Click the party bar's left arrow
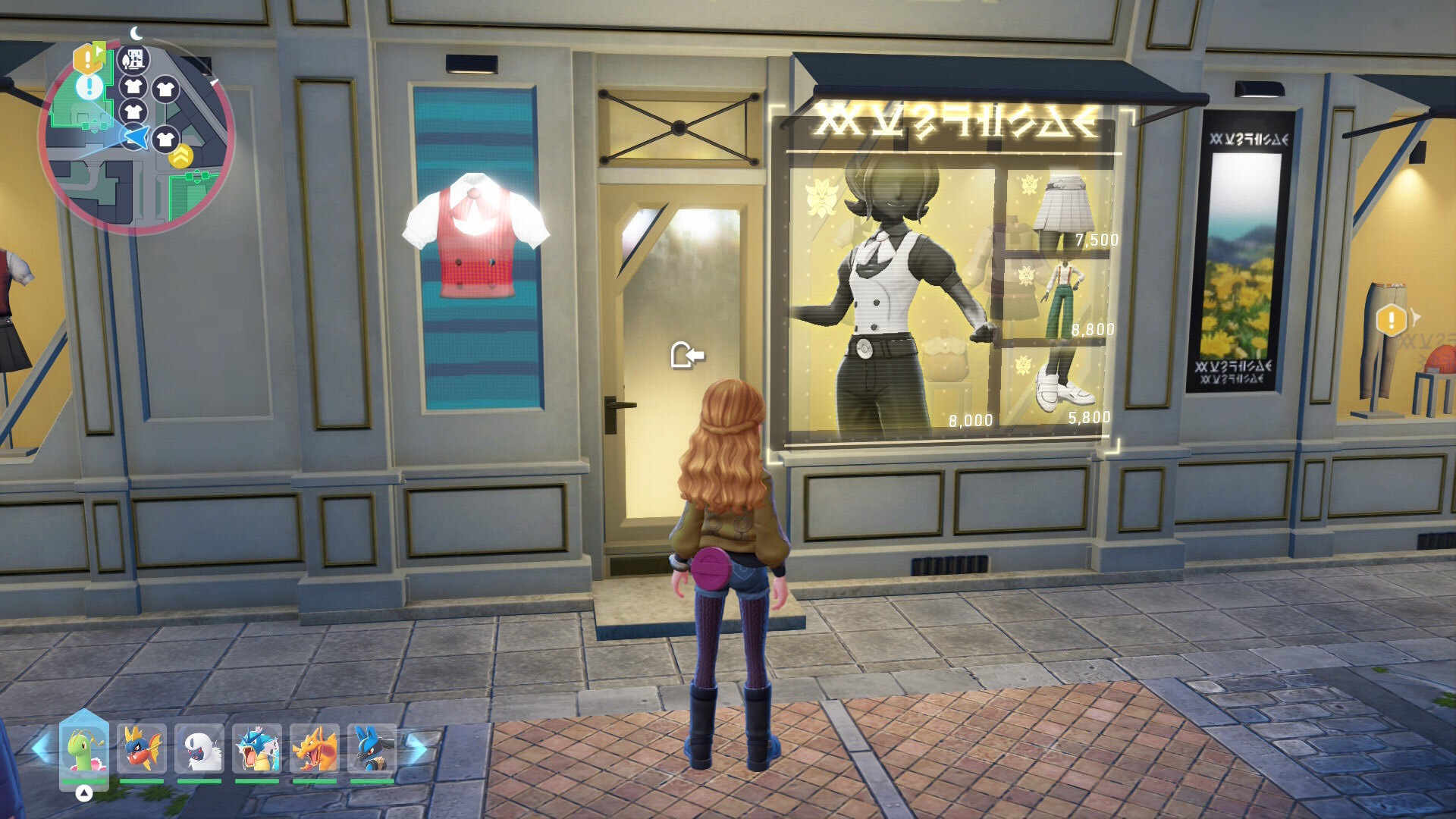 [x=42, y=748]
